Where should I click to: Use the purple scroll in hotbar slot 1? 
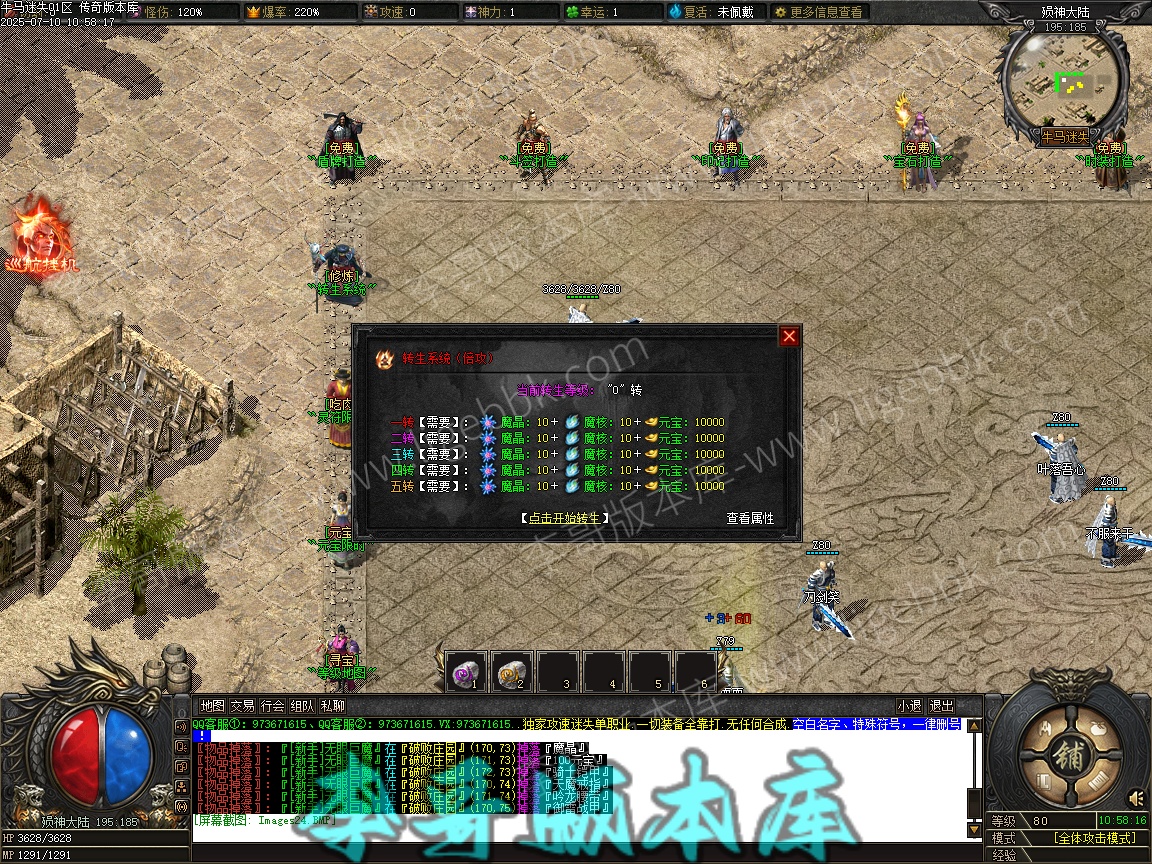tap(466, 672)
